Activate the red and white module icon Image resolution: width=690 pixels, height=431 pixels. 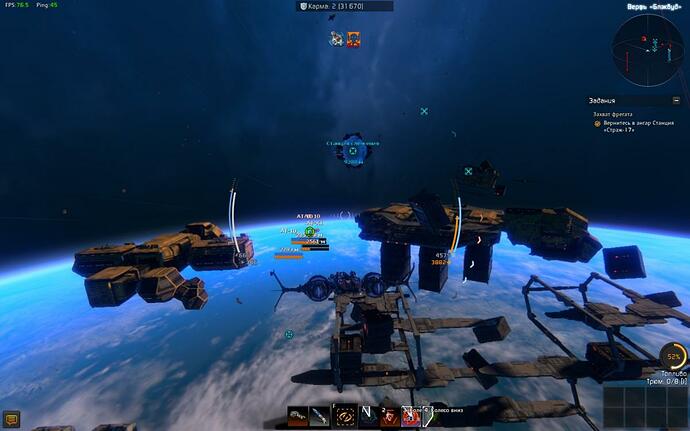[x=410, y=416]
